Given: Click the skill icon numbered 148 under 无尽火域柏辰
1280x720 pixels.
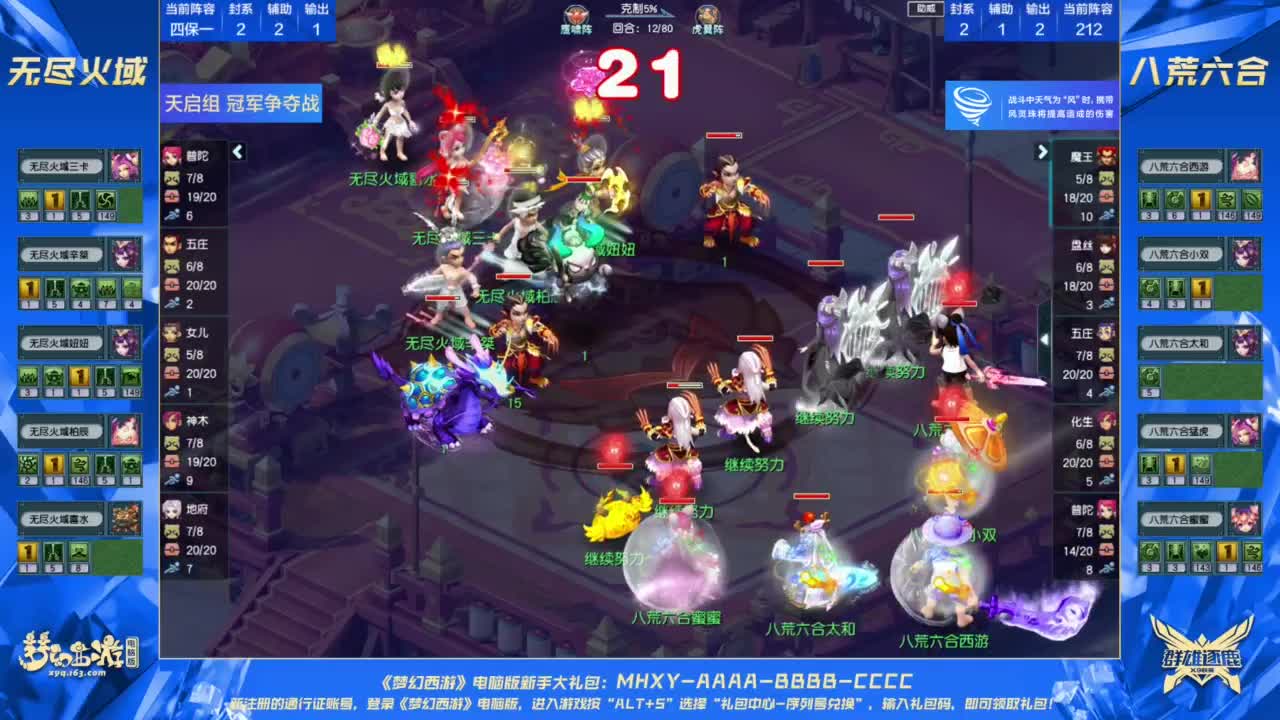Looking at the screenshot, I should coord(81,465).
